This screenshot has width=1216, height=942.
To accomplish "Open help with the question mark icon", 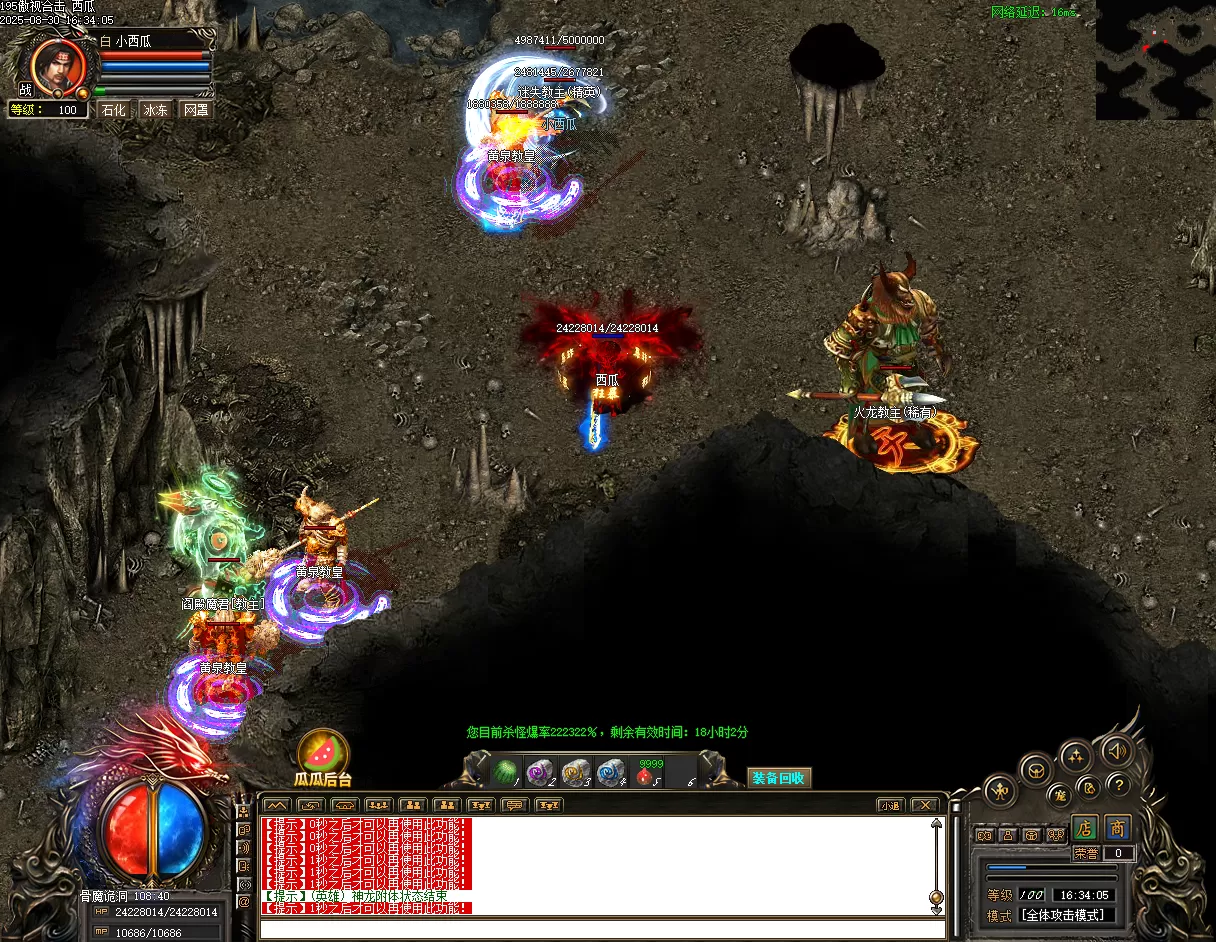I will (x=1119, y=785).
